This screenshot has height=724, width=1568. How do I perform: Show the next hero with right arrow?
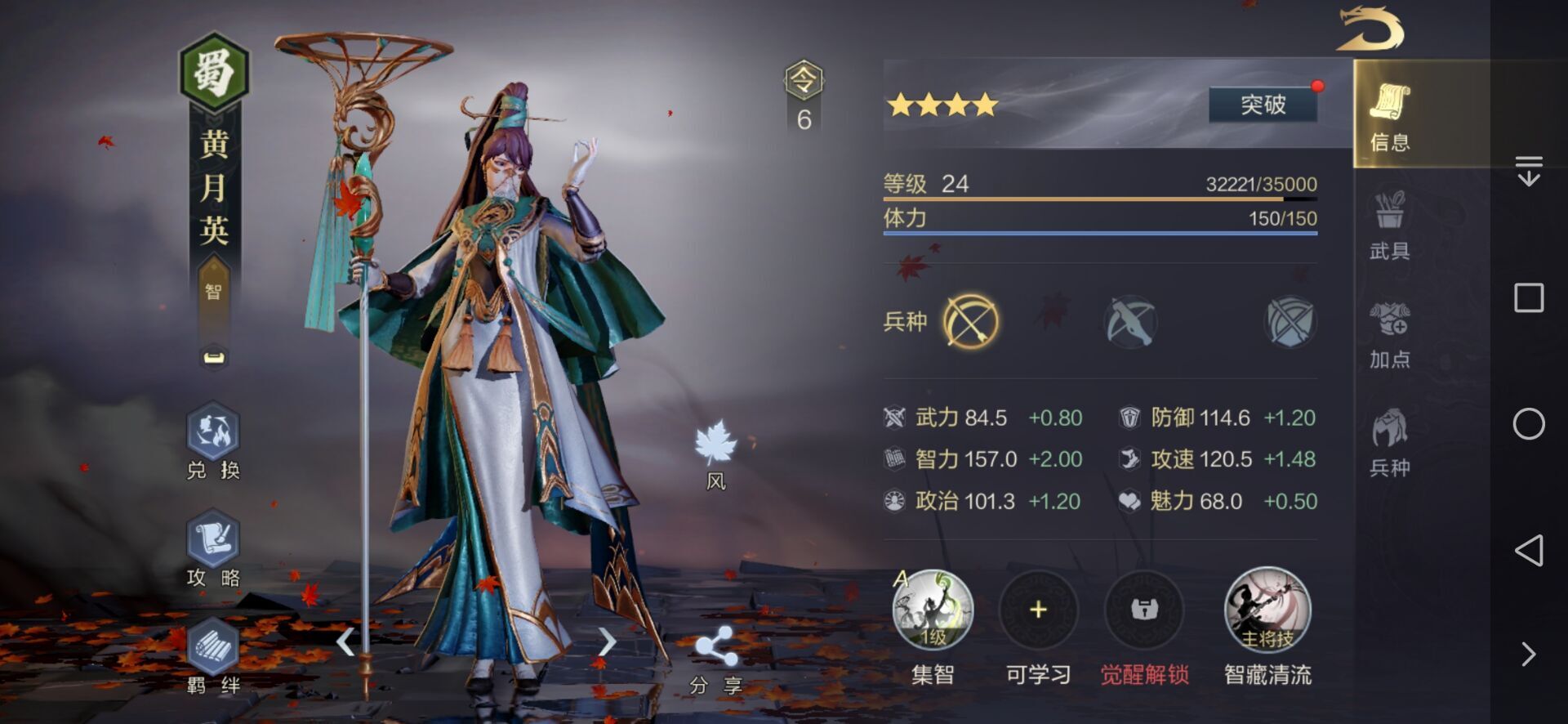click(606, 642)
